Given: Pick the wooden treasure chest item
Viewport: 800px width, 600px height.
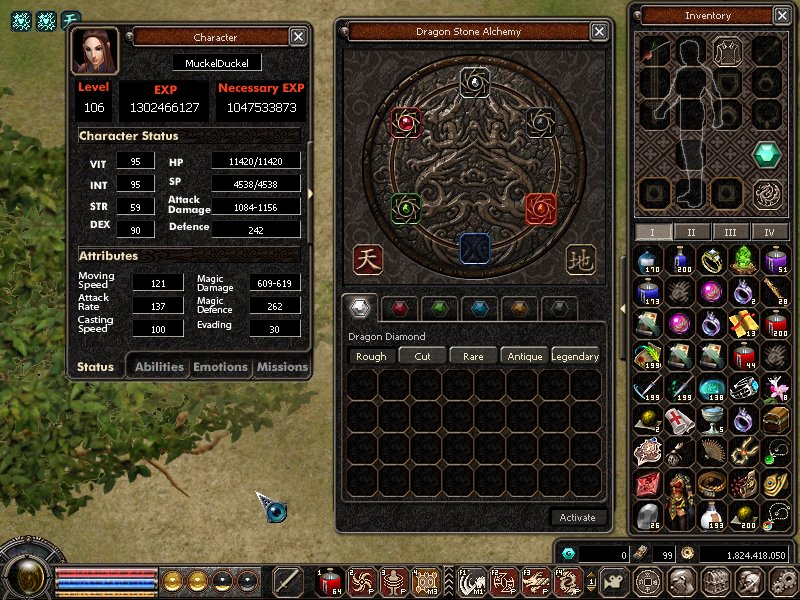Looking at the screenshot, I should pyautogui.click(x=776, y=420).
